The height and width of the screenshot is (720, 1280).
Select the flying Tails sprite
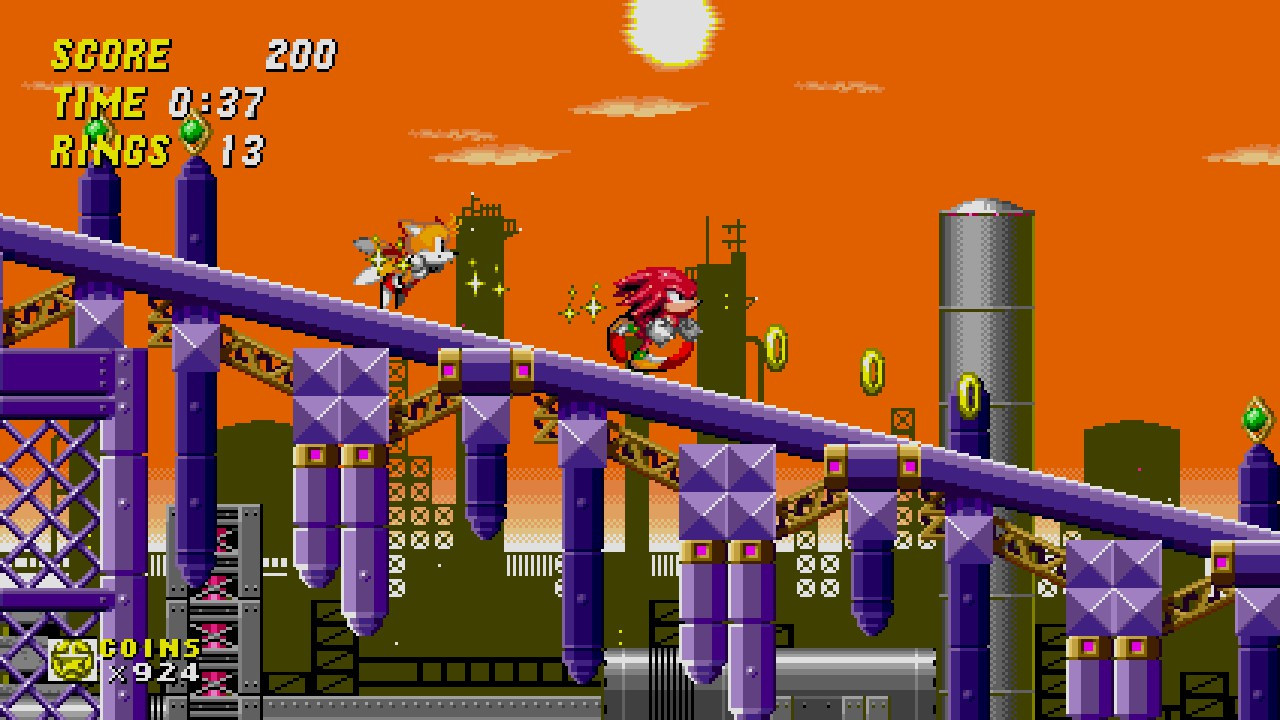pos(410,250)
